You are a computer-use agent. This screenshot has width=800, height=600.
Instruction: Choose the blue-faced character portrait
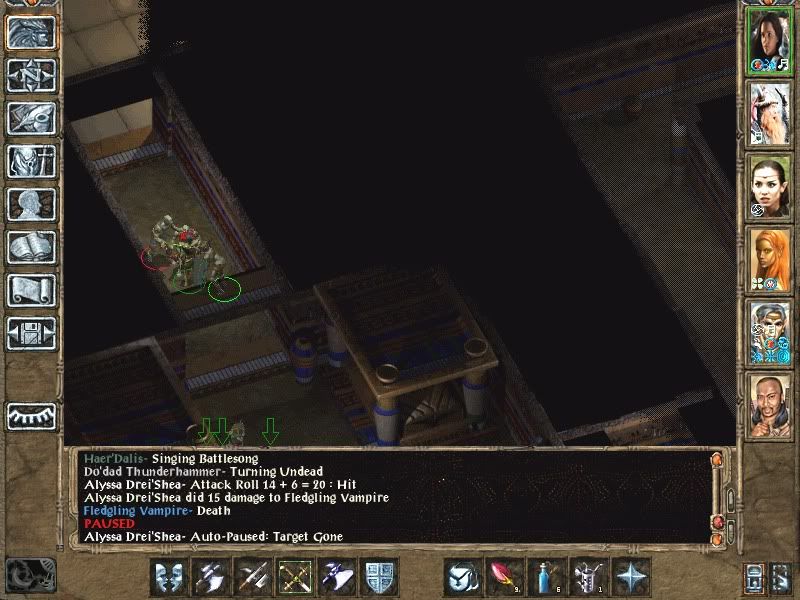tap(770, 330)
